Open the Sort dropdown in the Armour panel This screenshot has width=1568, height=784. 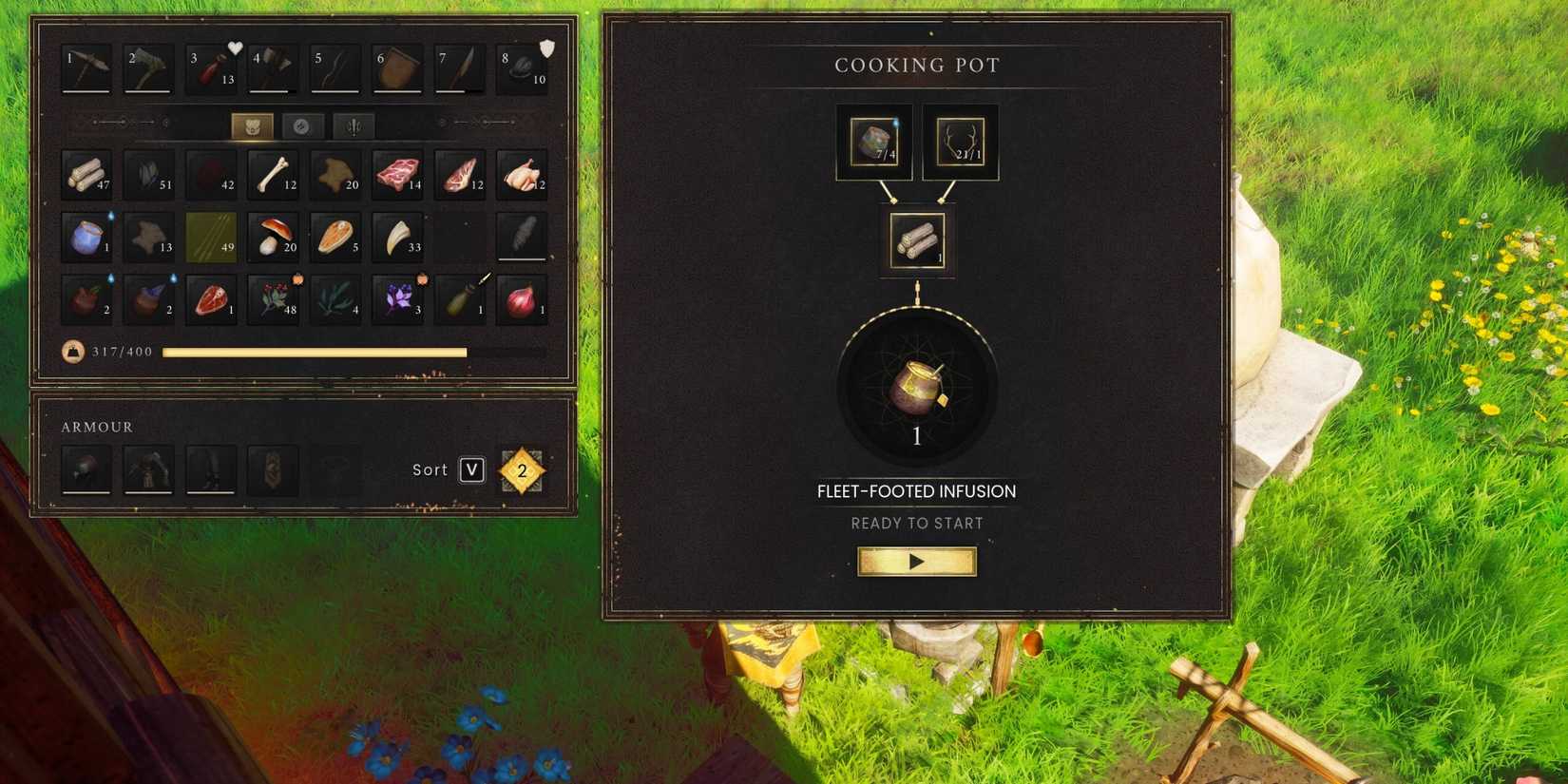(x=471, y=469)
